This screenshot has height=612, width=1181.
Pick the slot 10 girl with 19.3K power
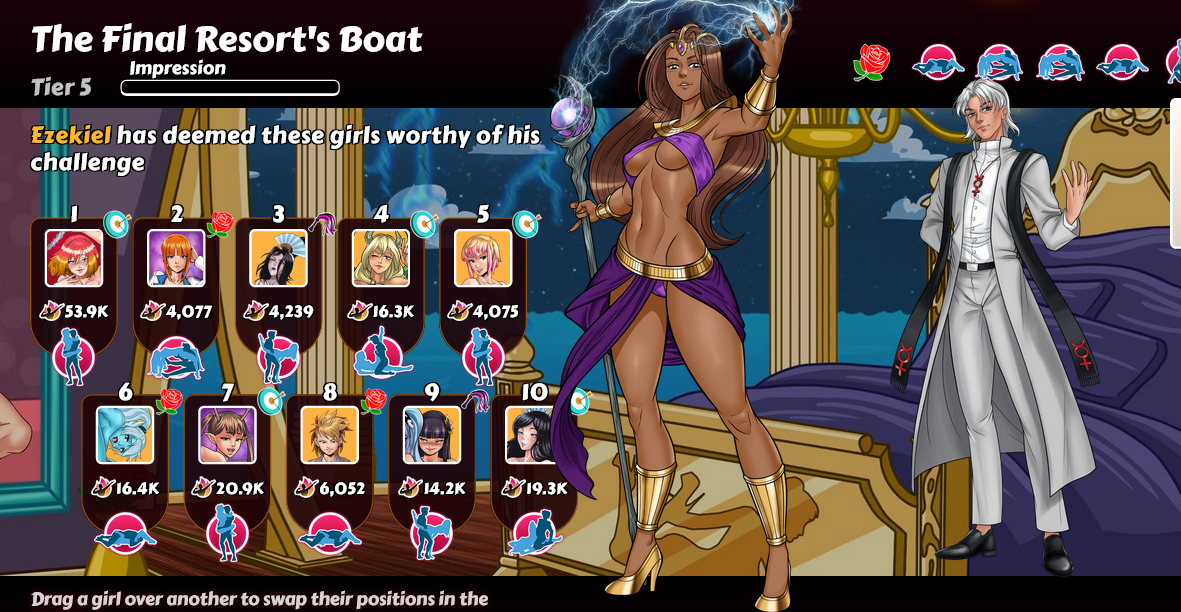[x=533, y=434]
